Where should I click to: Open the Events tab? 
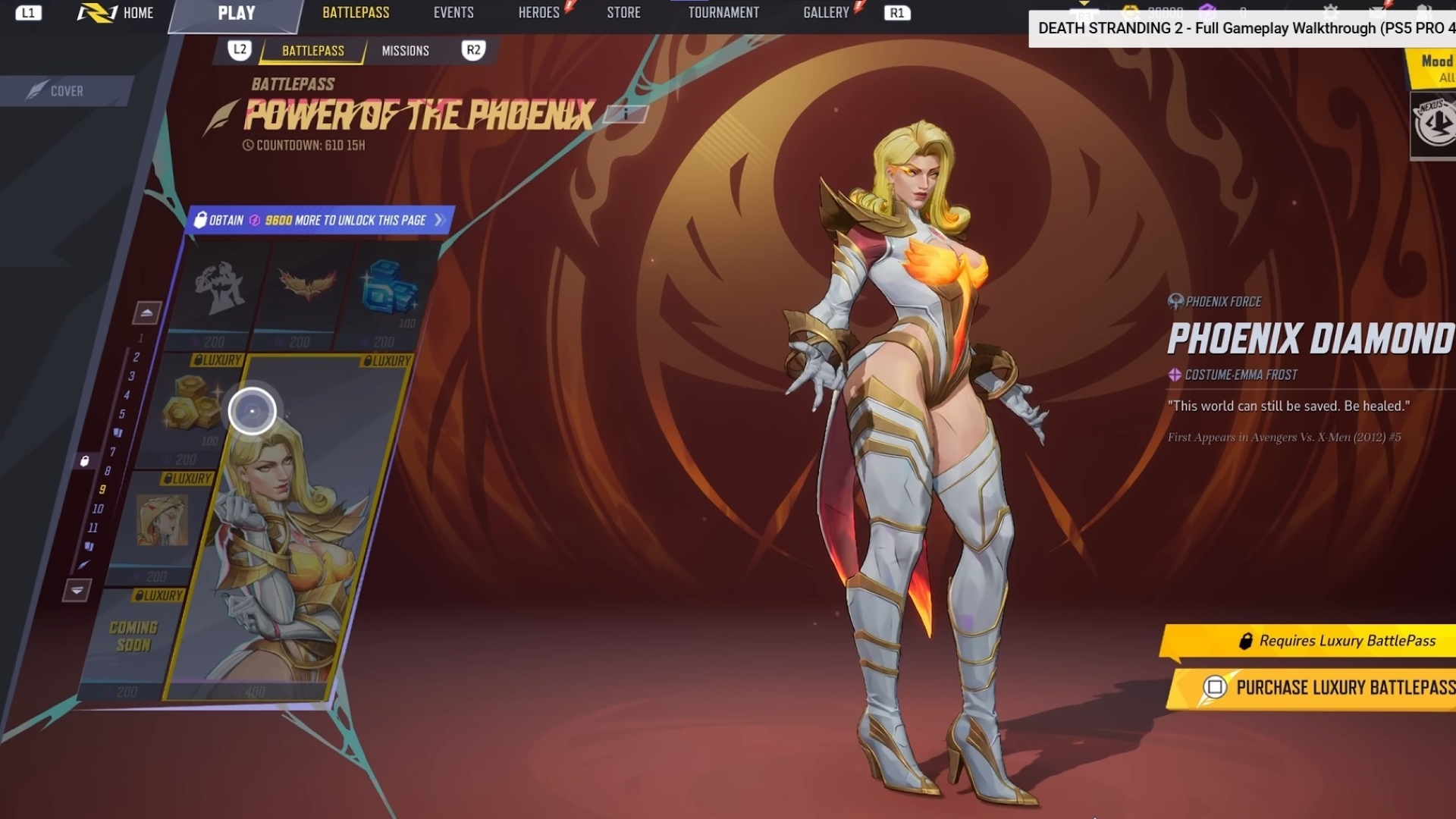(453, 13)
